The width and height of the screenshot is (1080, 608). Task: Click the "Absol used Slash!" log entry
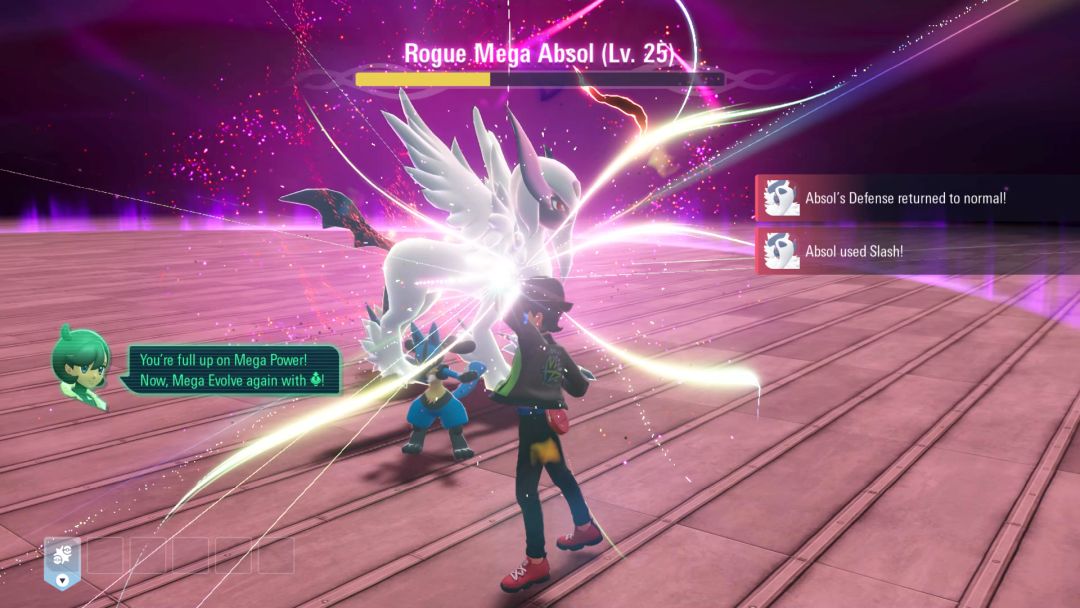click(x=916, y=252)
